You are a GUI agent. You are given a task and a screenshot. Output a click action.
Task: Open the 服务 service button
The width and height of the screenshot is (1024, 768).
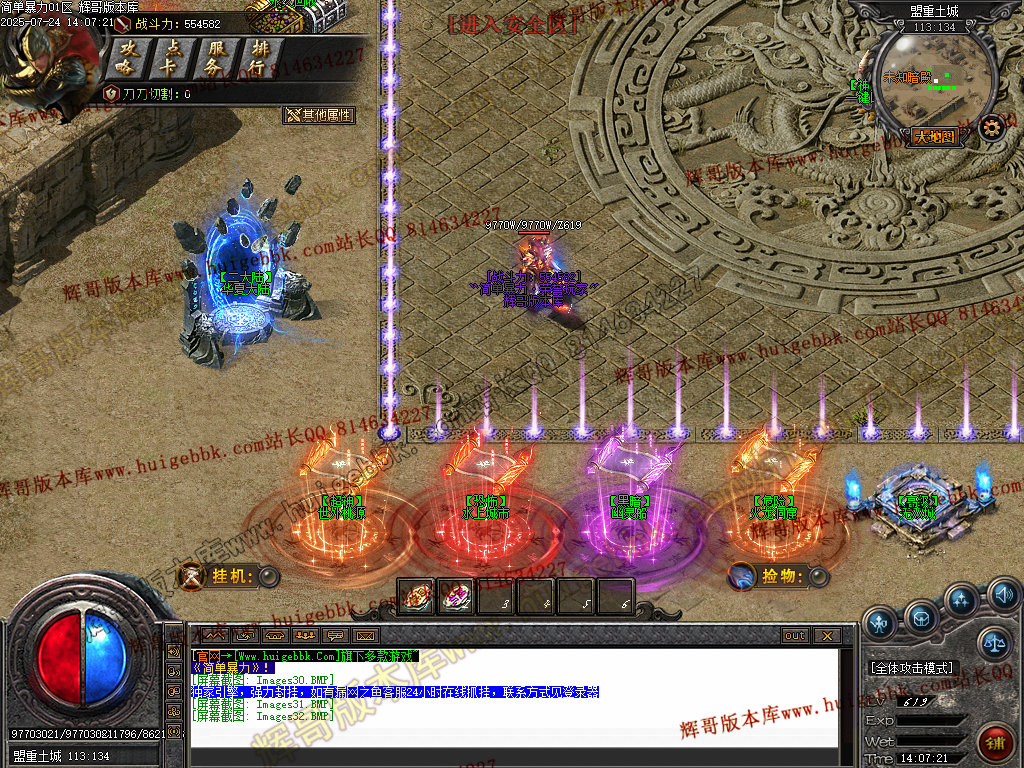pos(214,58)
